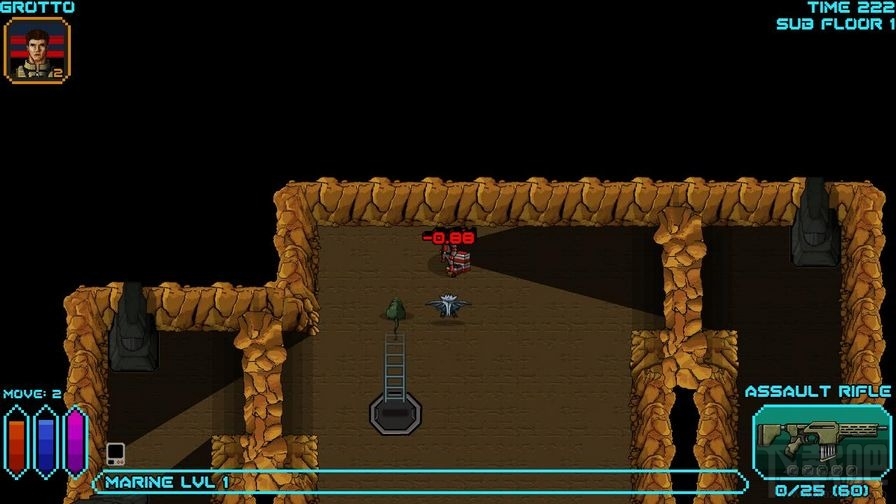
Task: Select the assault rifle weapon slot
Action: [x=806, y=441]
